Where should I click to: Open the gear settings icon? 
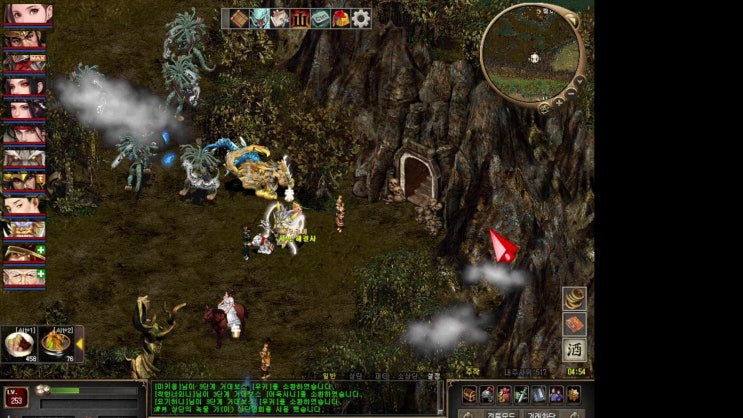coord(361,18)
